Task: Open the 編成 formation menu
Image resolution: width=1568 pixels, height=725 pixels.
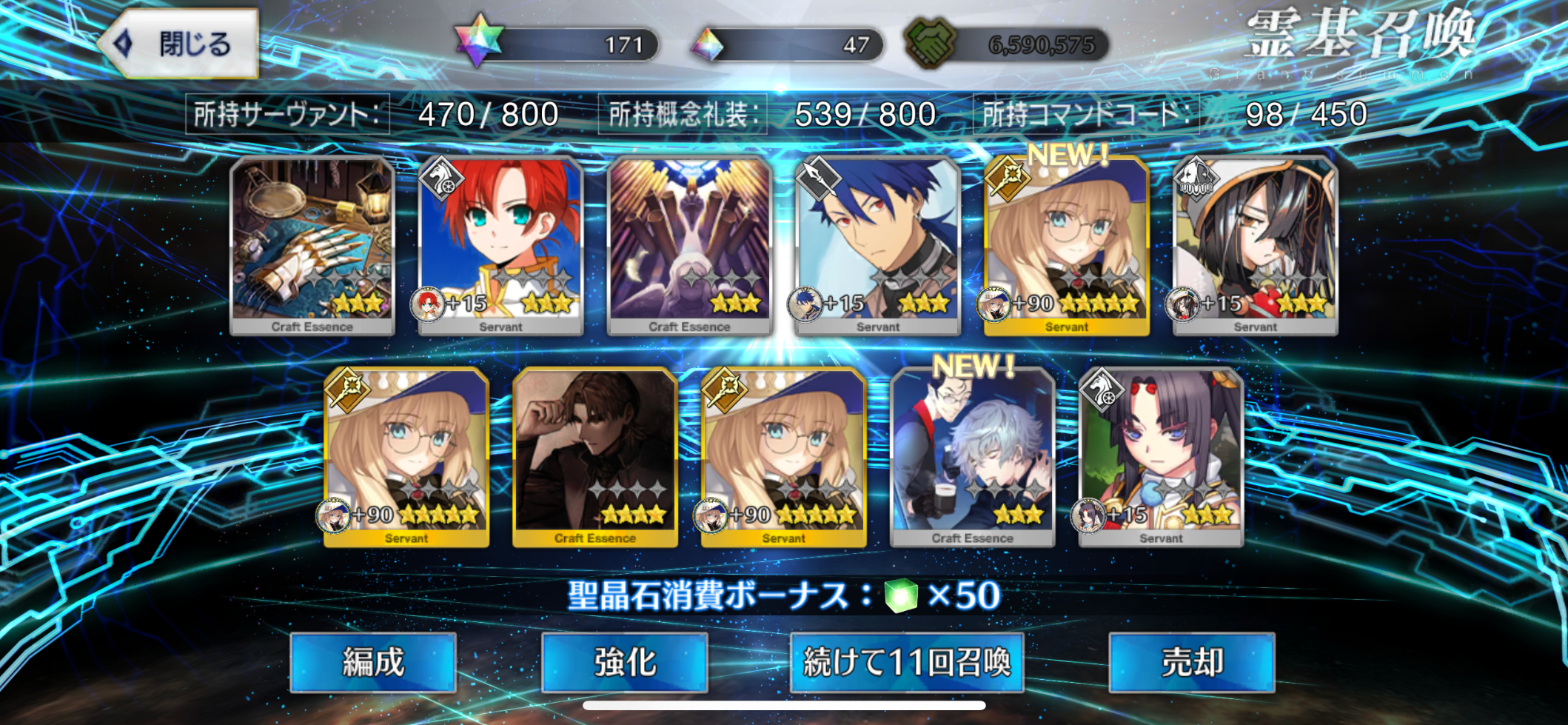Action: 373,662
